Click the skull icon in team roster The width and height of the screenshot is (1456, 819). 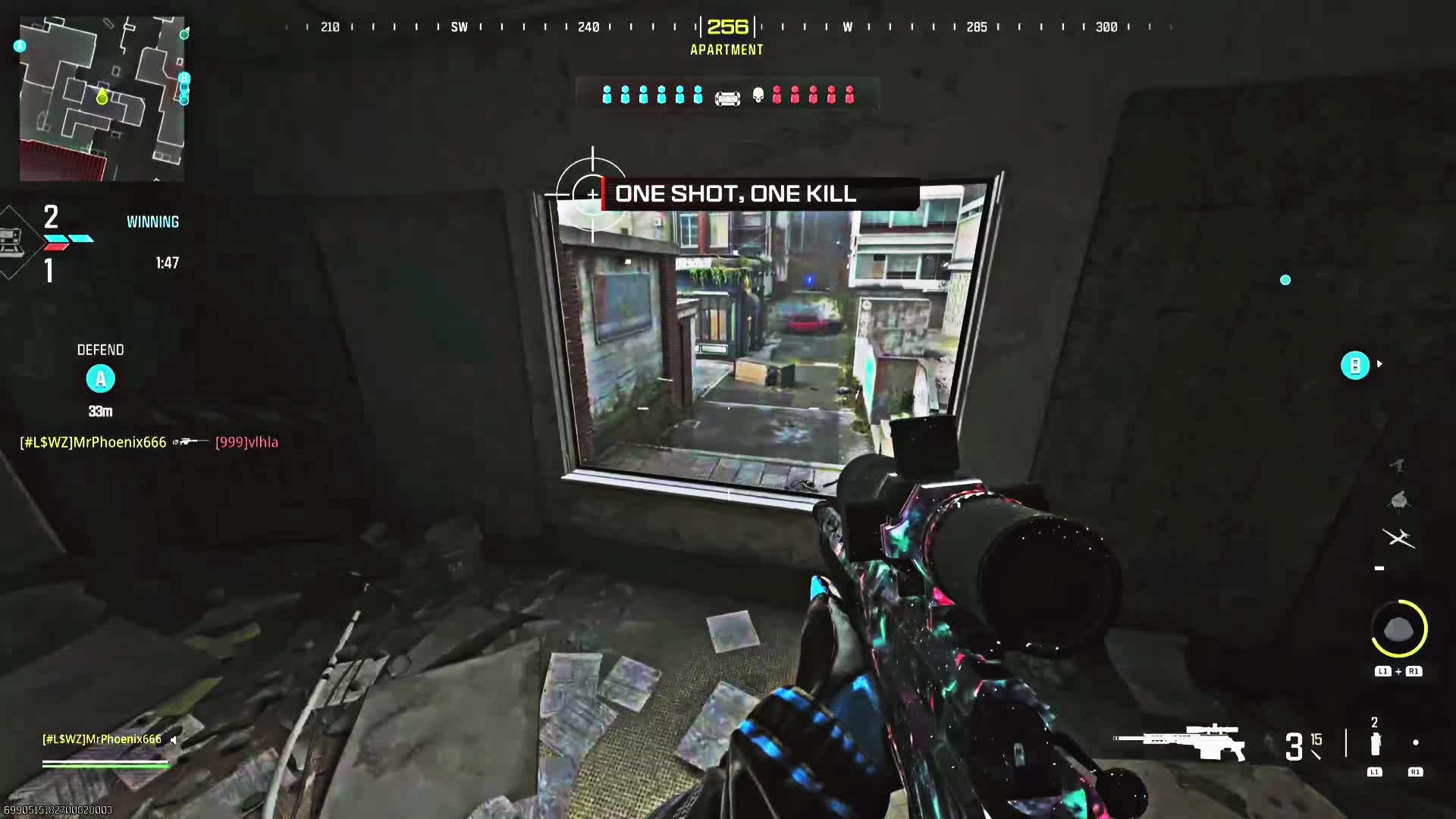click(x=758, y=95)
